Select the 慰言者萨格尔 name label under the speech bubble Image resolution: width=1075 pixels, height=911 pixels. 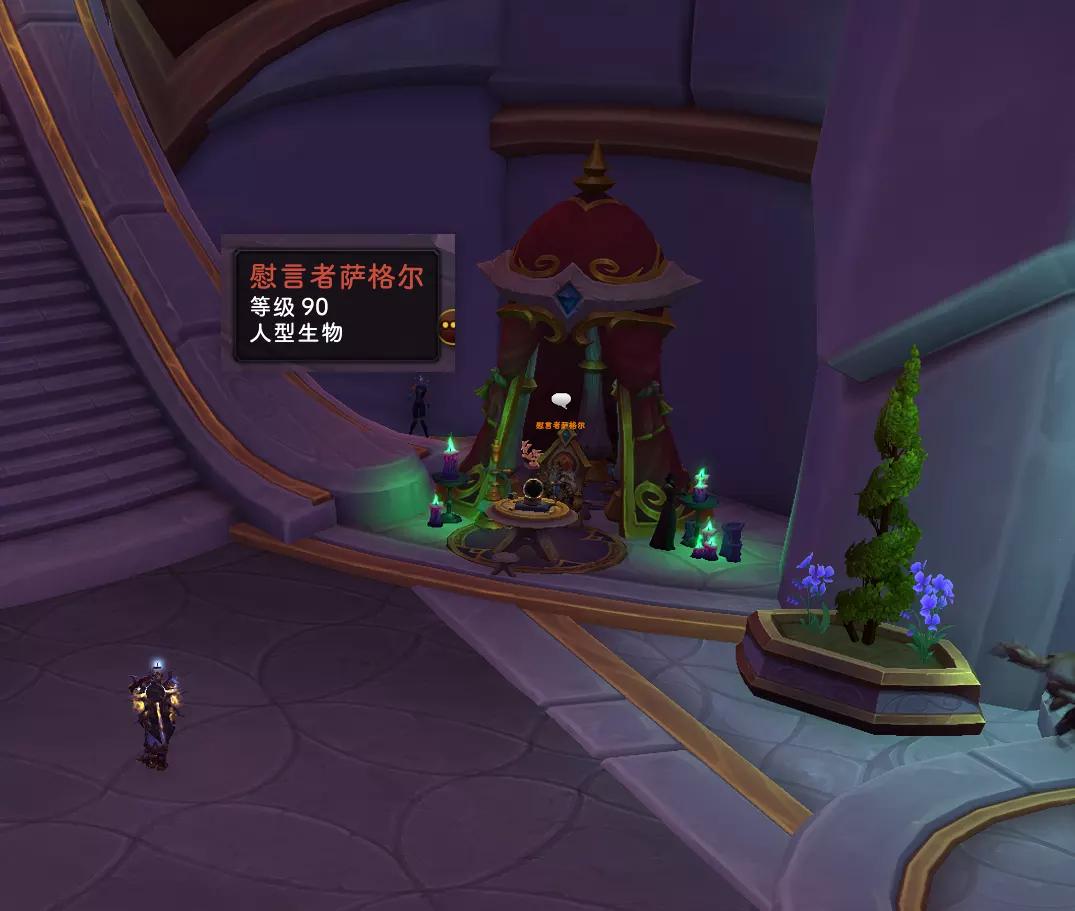[560, 425]
